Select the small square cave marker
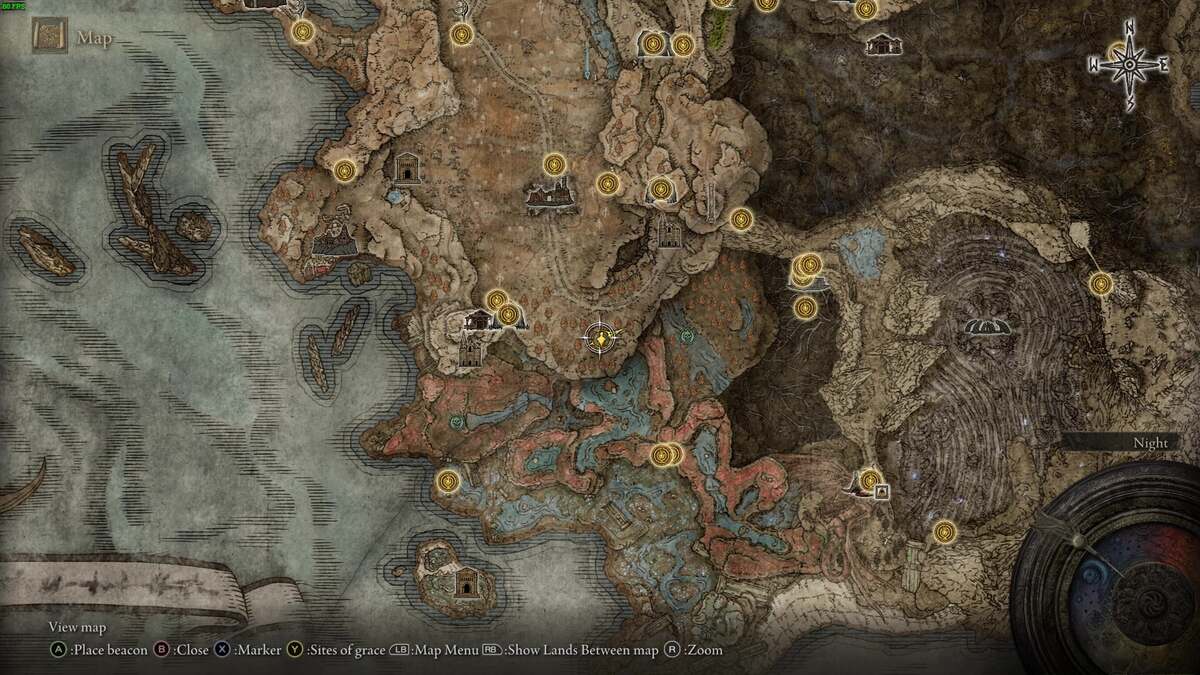Image resolution: width=1200 pixels, height=675 pixels. [x=882, y=491]
